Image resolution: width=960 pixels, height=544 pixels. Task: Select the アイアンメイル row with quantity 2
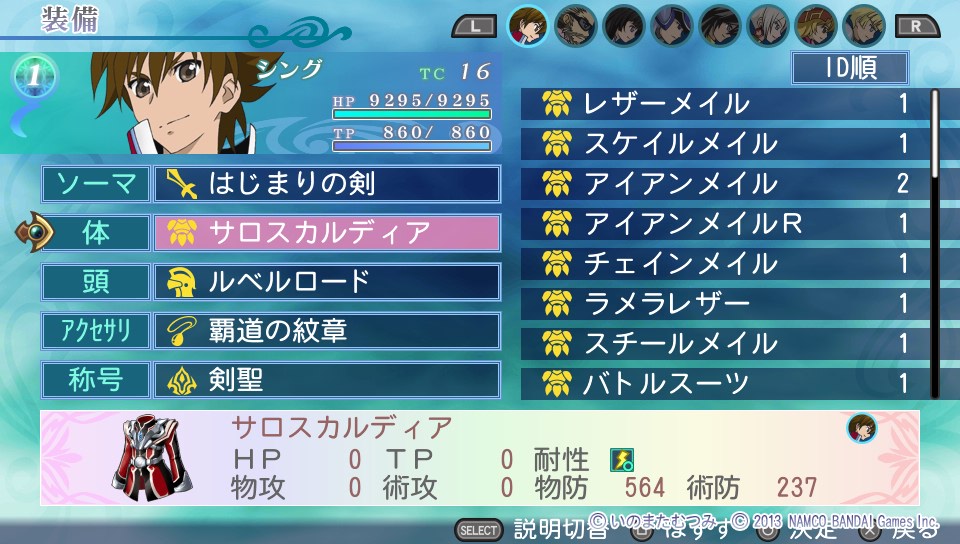coord(722,183)
